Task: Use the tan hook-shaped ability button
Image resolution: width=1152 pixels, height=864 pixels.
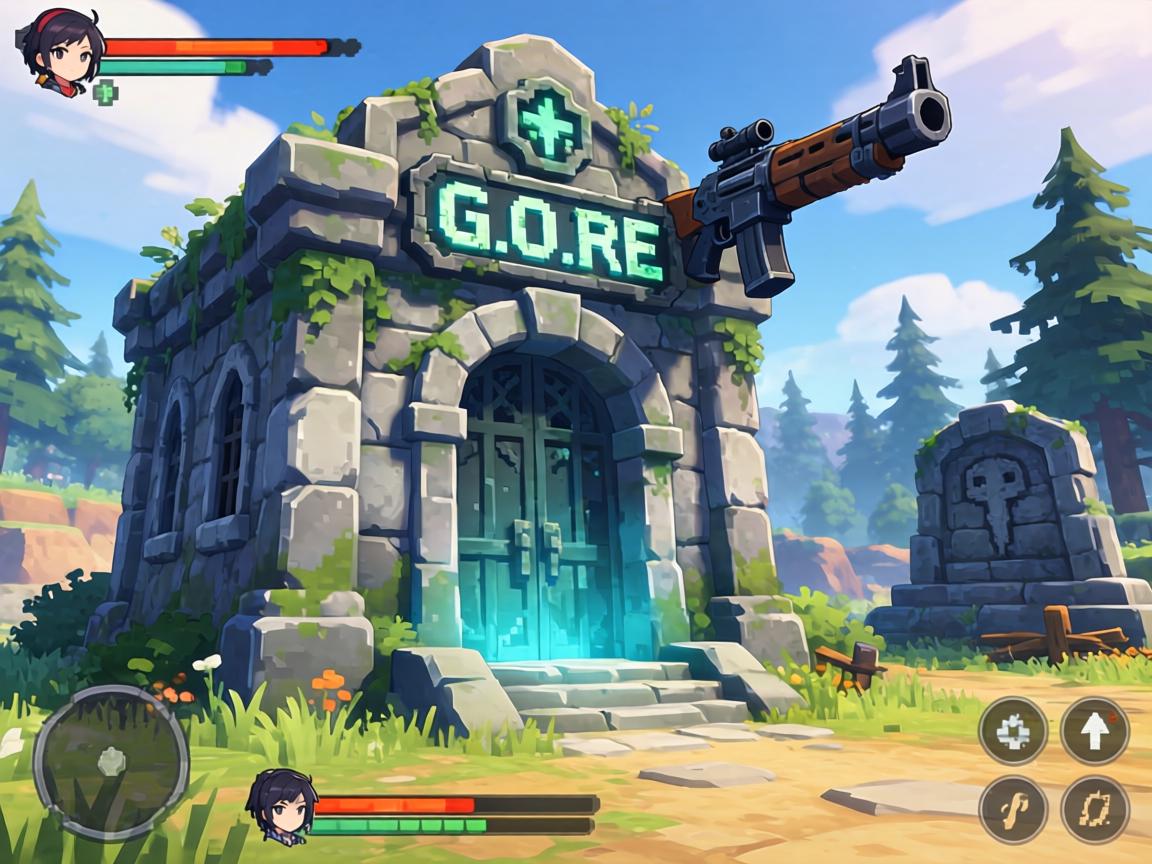Action: point(1013,809)
